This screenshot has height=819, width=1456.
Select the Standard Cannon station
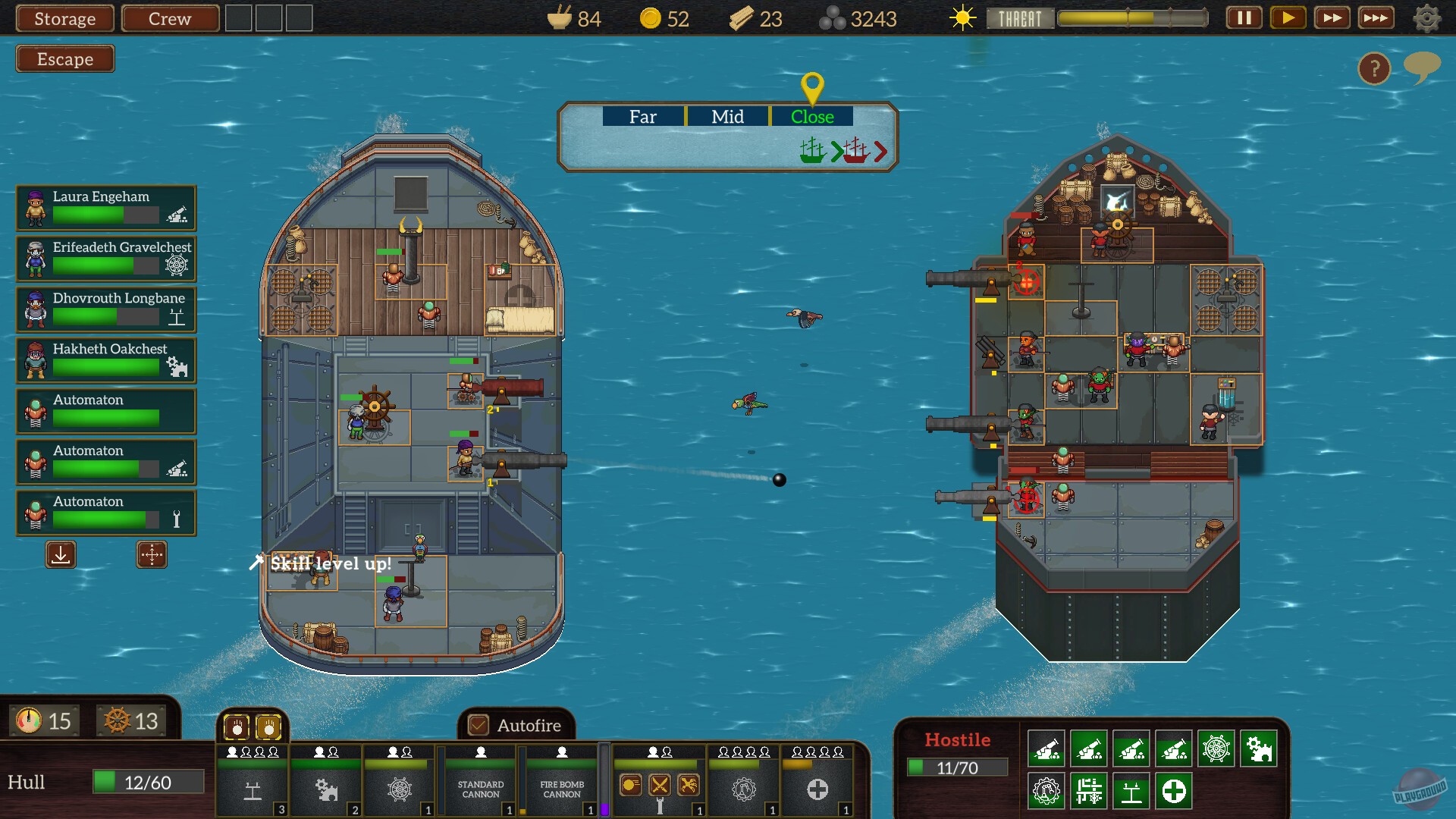(480, 789)
